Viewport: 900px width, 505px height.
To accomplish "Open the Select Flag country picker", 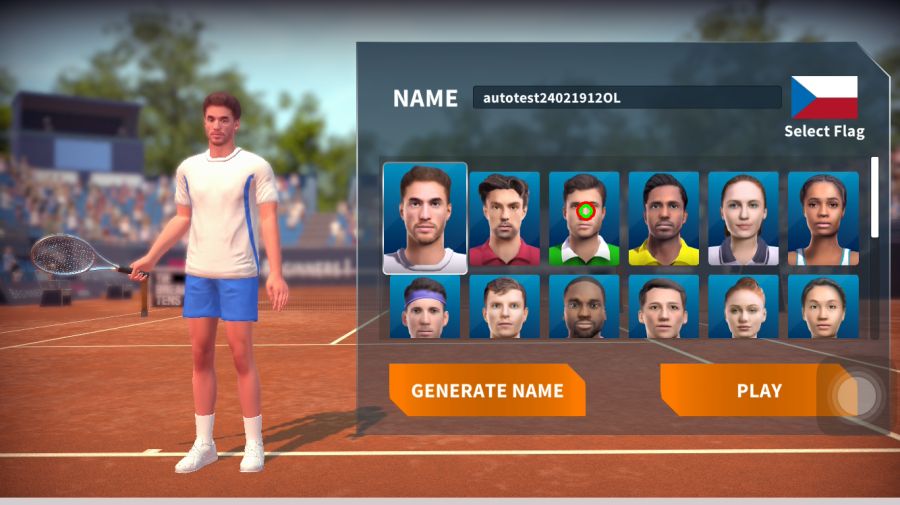I will 824,107.
